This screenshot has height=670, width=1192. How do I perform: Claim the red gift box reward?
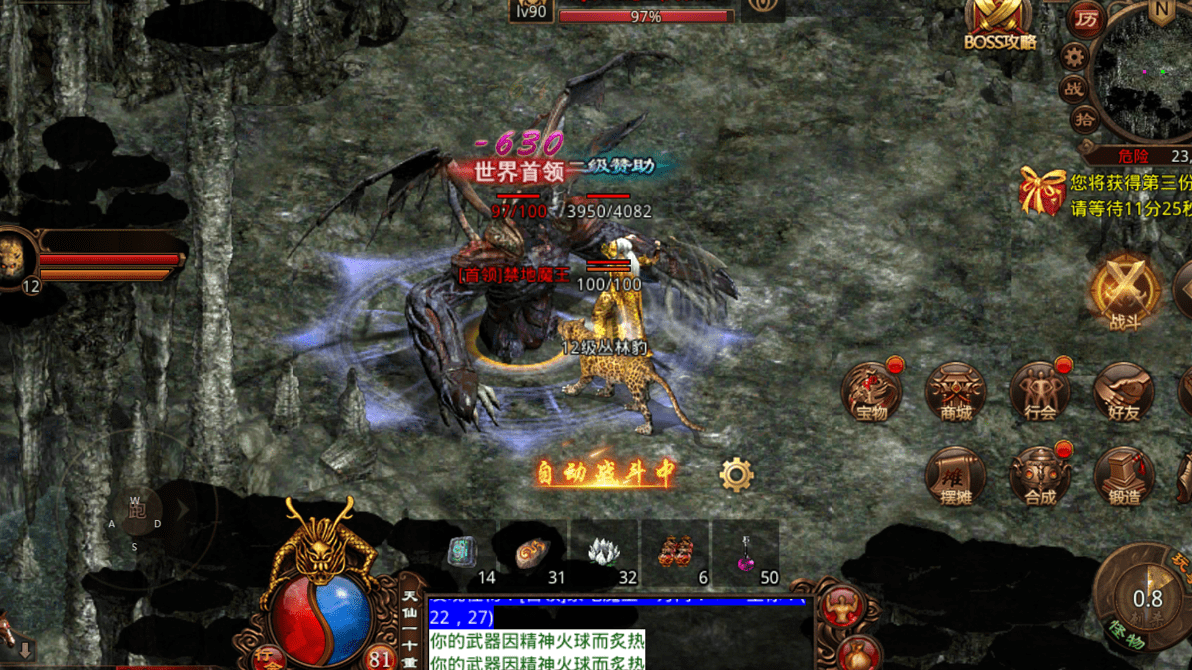click(1042, 190)
